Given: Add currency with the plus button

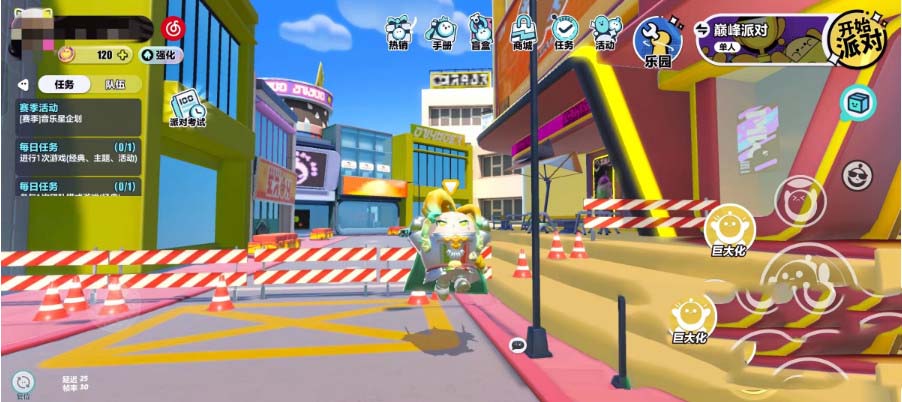Looking at the screenshot, I should (123, 55).
